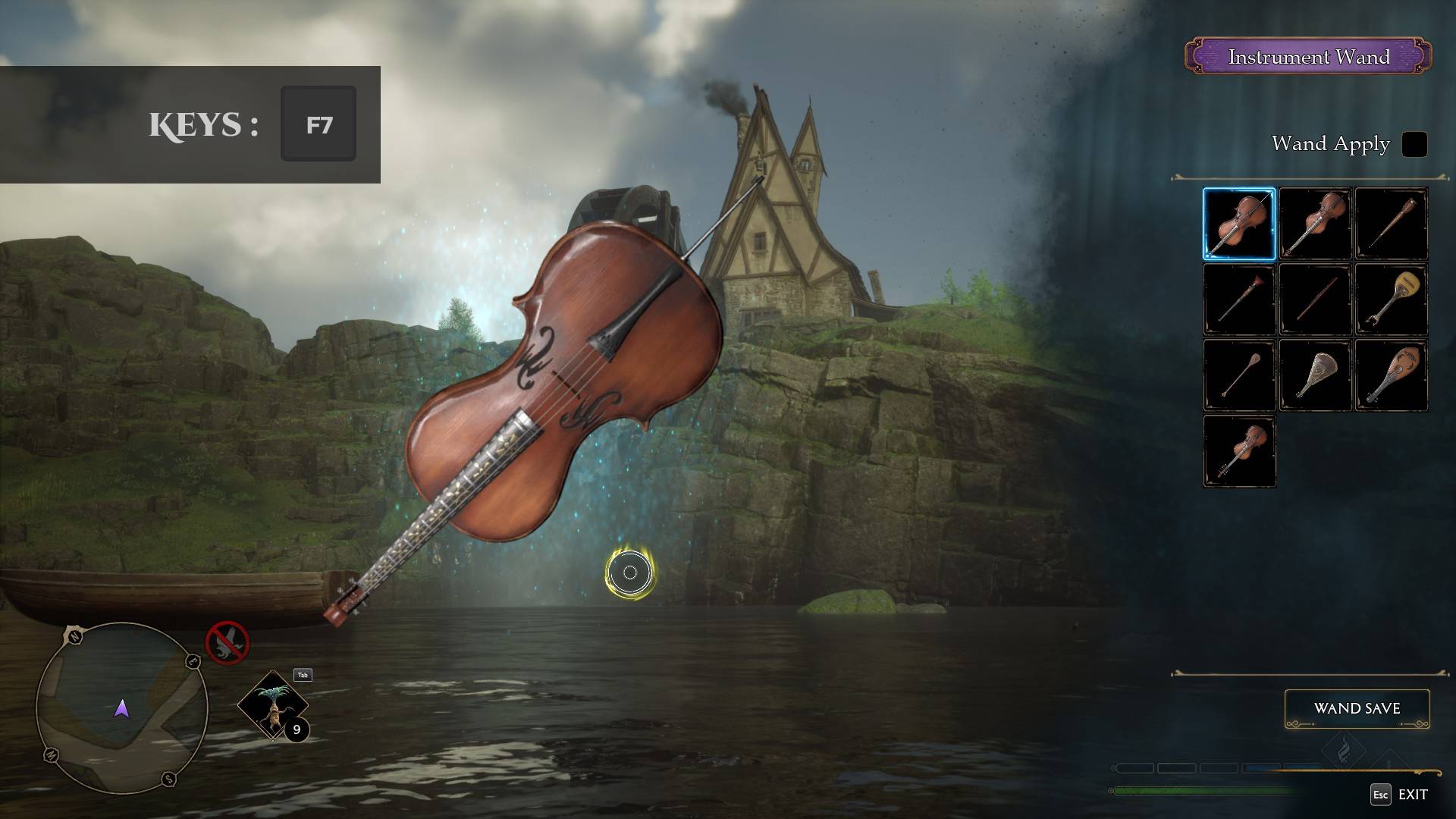1456x819 pixels.
Task: Select the yellow lute instrument
Action: pos(1392,300)
